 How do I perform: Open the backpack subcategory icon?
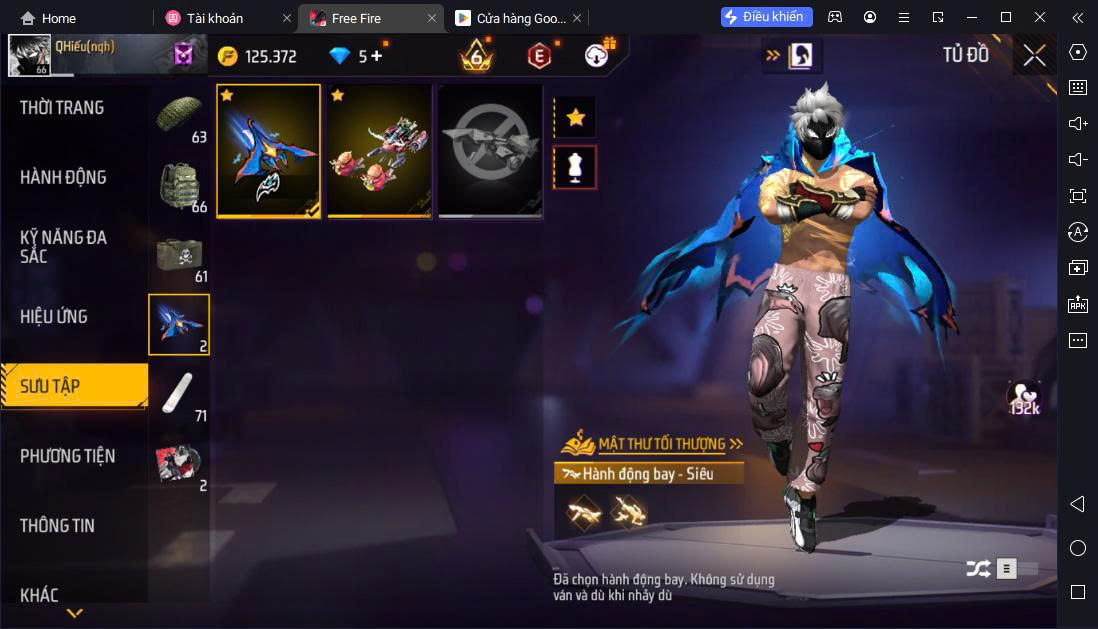(x=180, y=186)
